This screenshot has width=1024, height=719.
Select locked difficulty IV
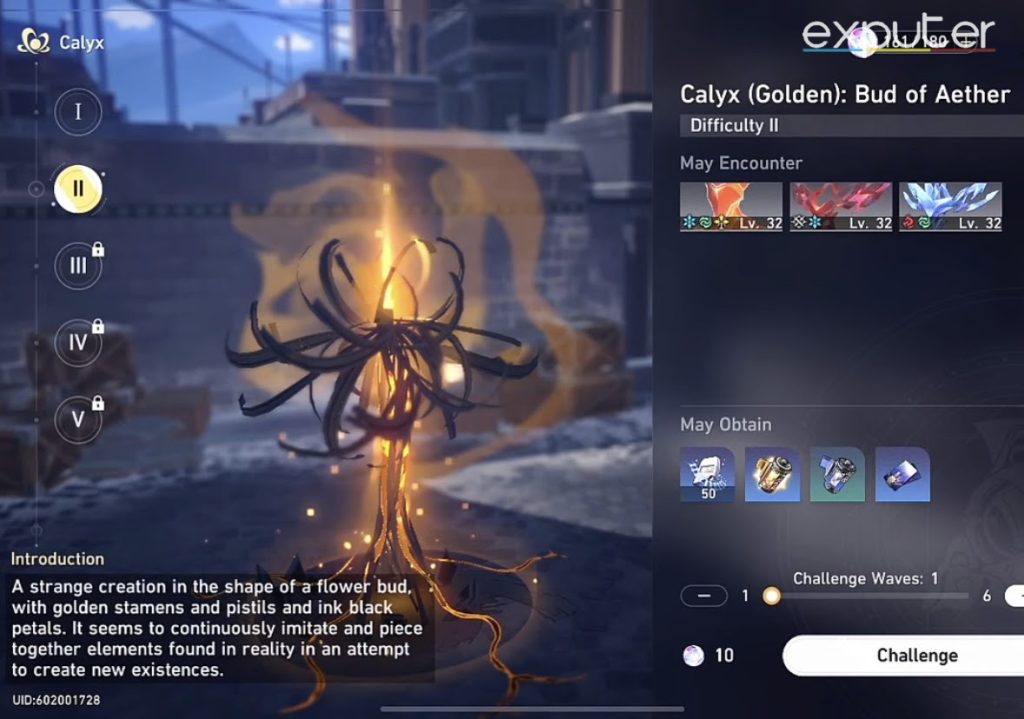pyautogui.click(x=78, y=343)
